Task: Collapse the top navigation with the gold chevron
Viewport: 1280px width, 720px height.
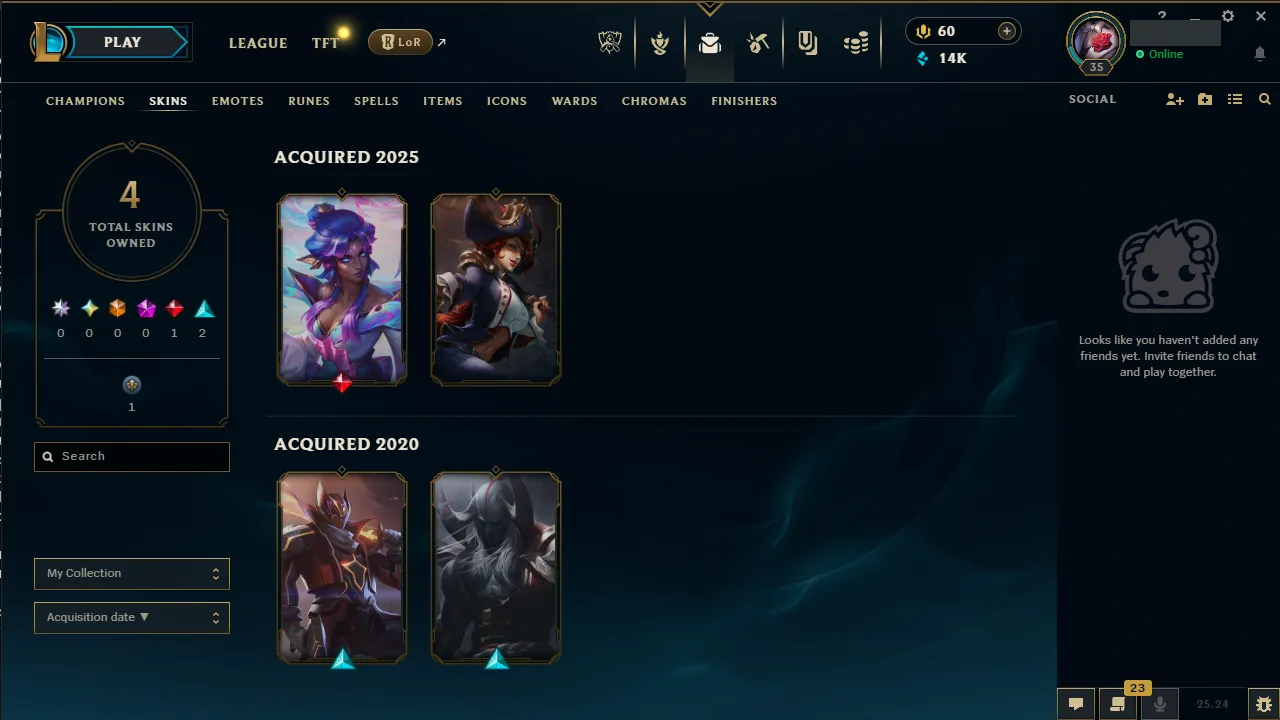Action: 710,6
